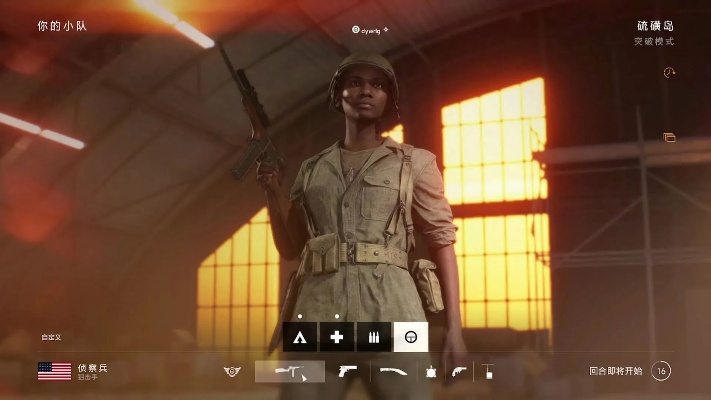Select the Recon class crosshair icon

click(410, 338)
